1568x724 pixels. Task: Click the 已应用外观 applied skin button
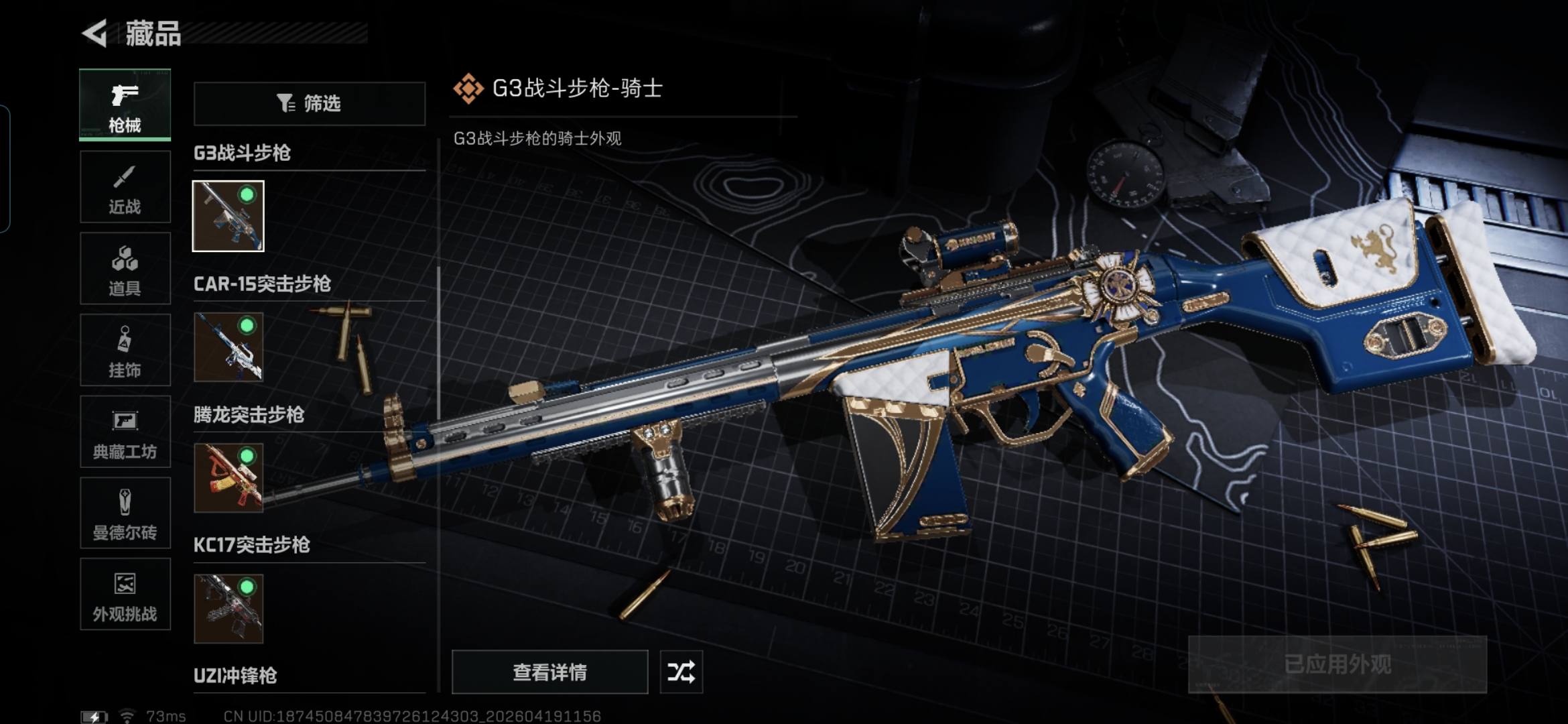tap(1337, 664)
